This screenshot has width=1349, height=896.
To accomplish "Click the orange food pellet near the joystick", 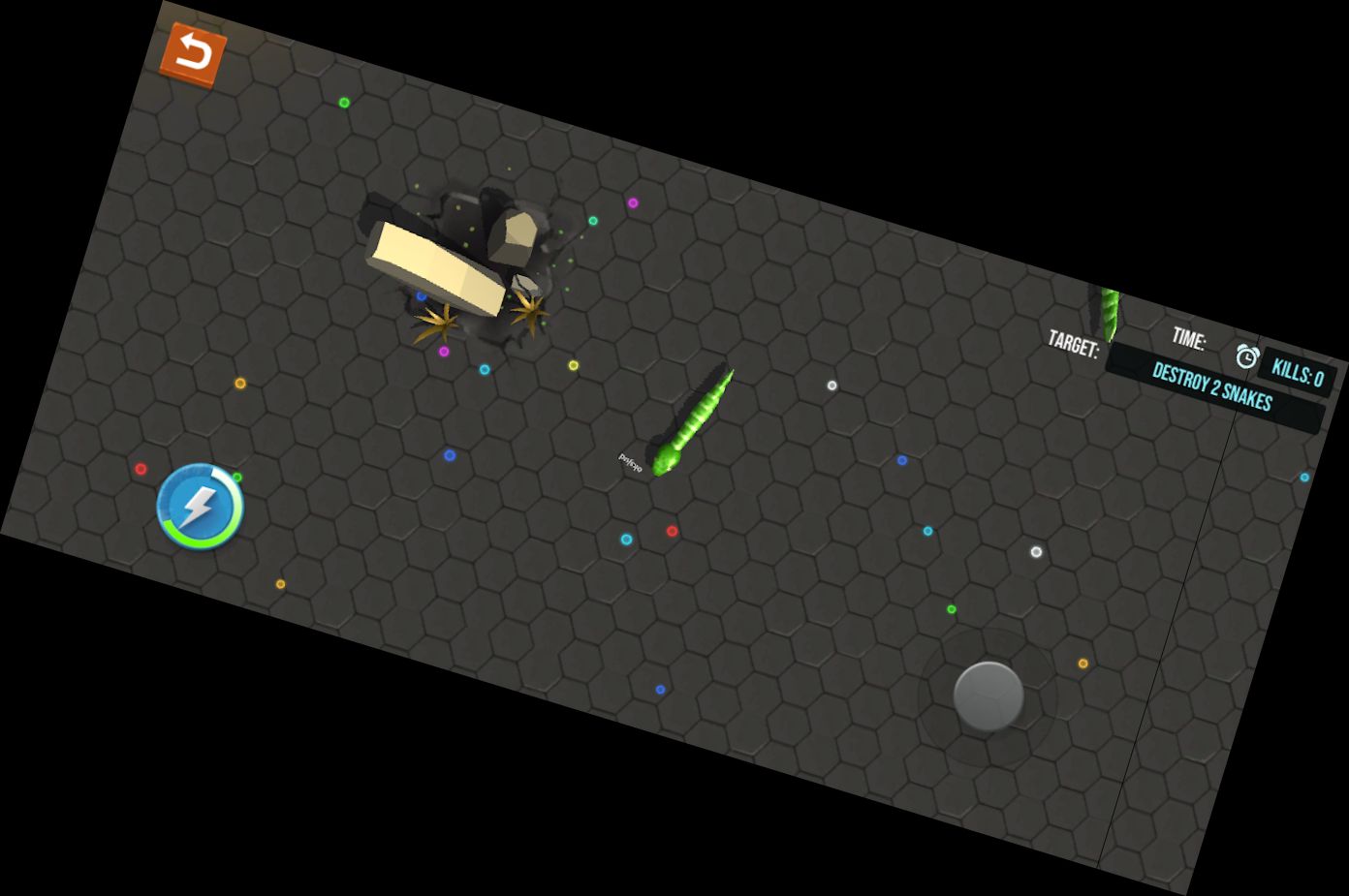I will pyautogui.click(x=1082, y=664).
